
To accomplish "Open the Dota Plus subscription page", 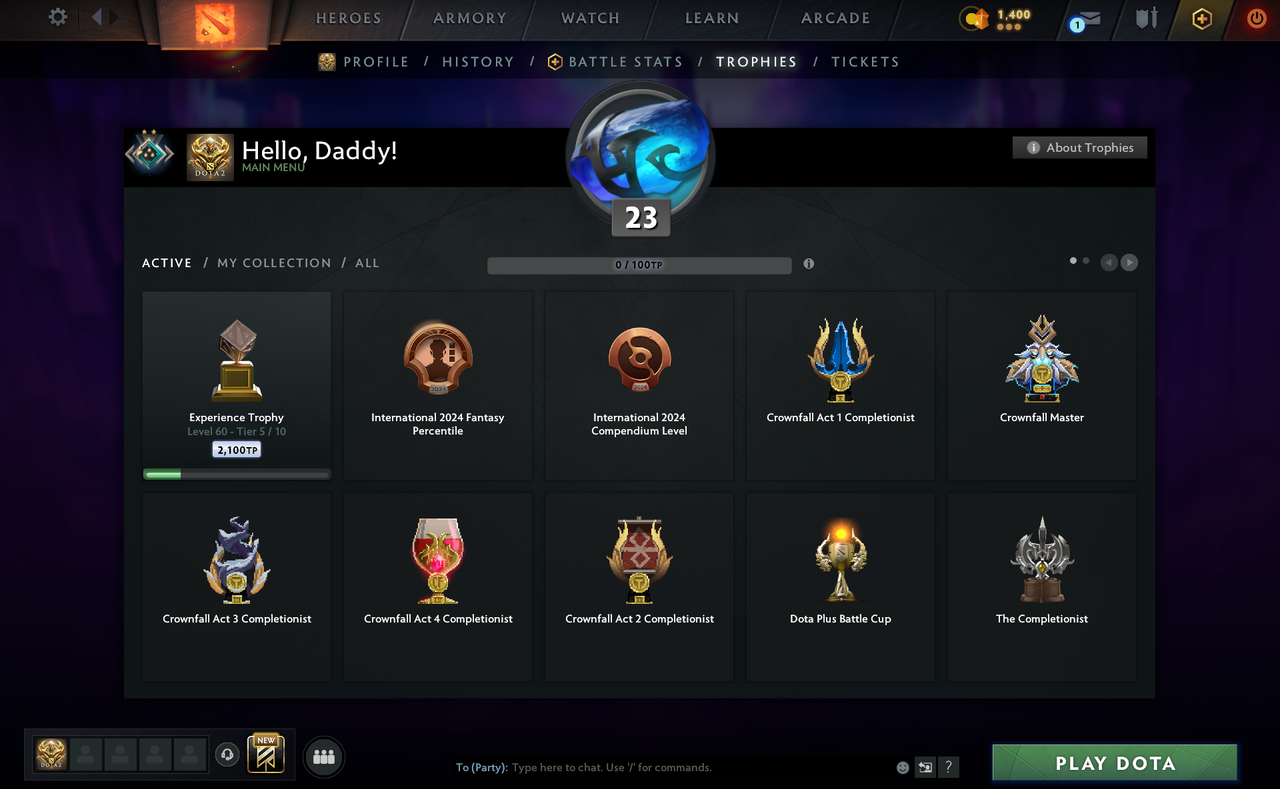I will [1201, 18].
